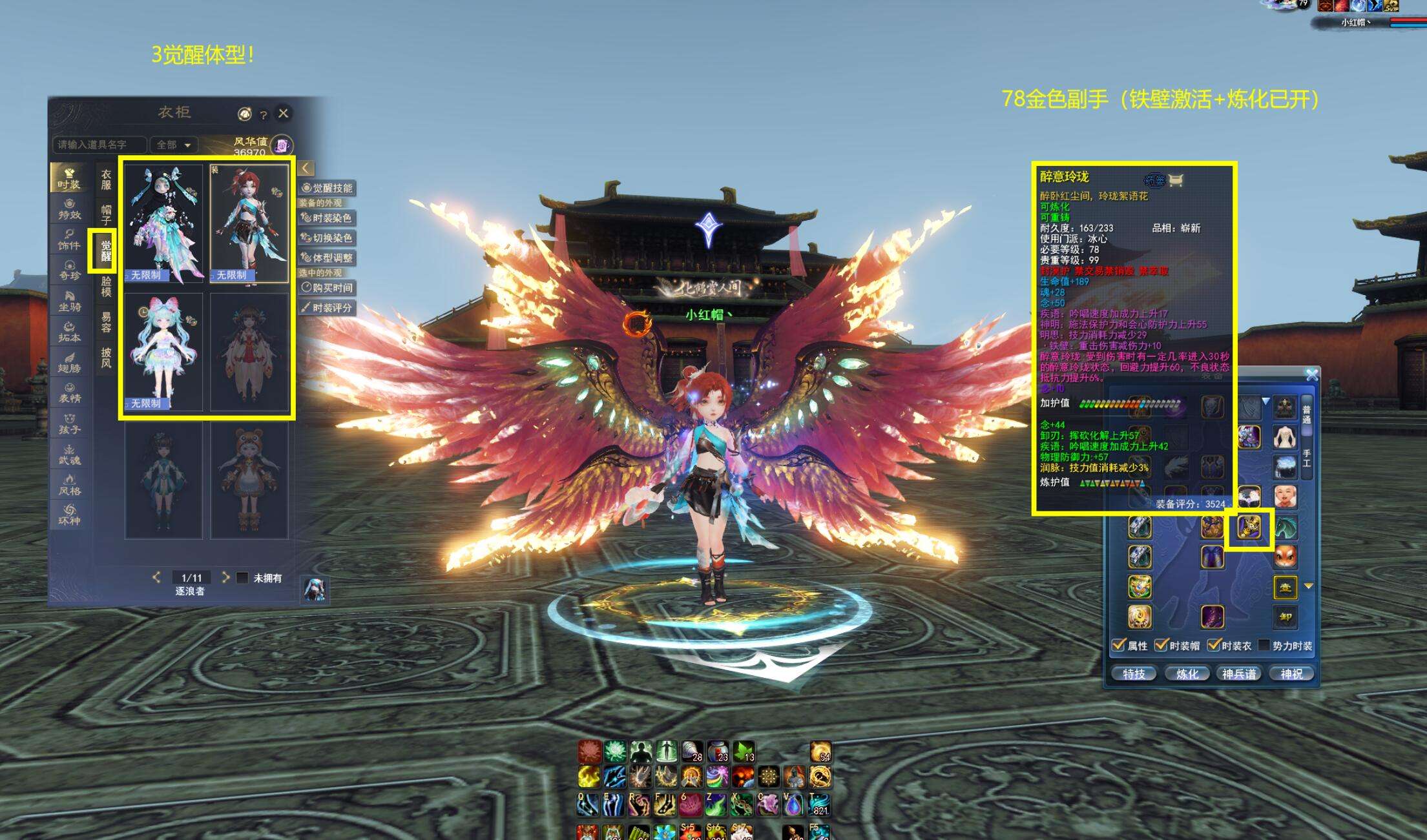Open the 体型调整 body adjustment option
This screenshot has height=840, width=1427.
[328, 258]
